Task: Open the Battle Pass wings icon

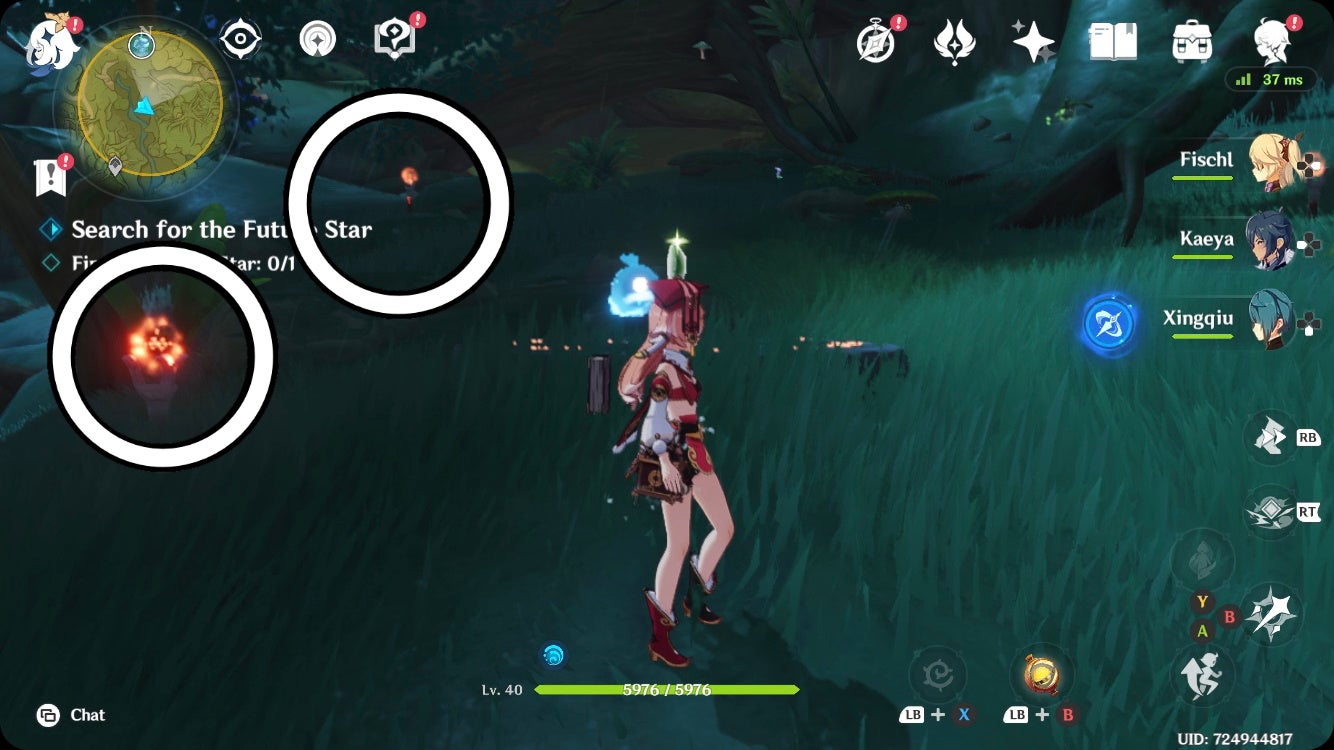Action: click(954, 41)
